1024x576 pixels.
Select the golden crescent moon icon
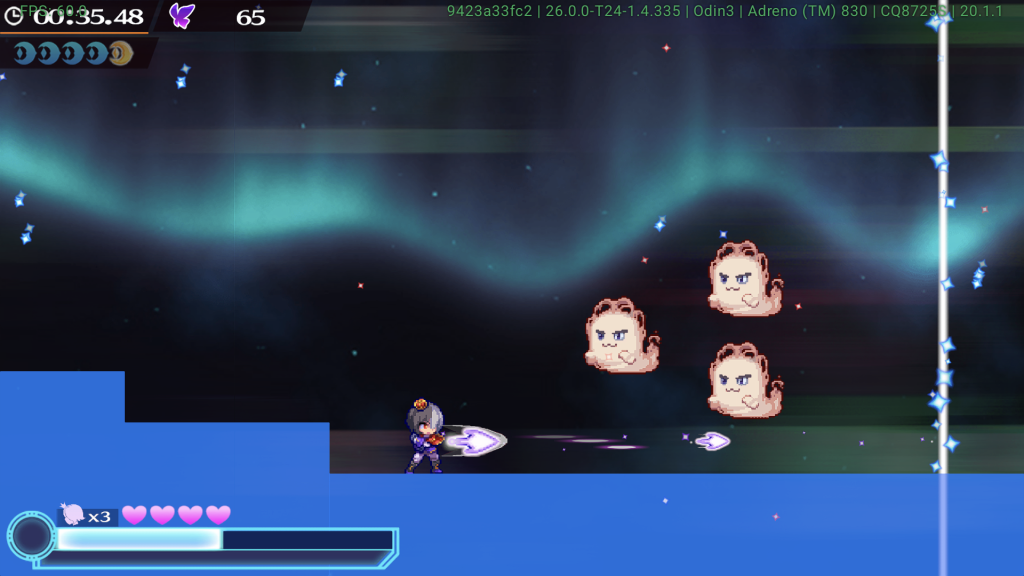[x=120, y=53]
